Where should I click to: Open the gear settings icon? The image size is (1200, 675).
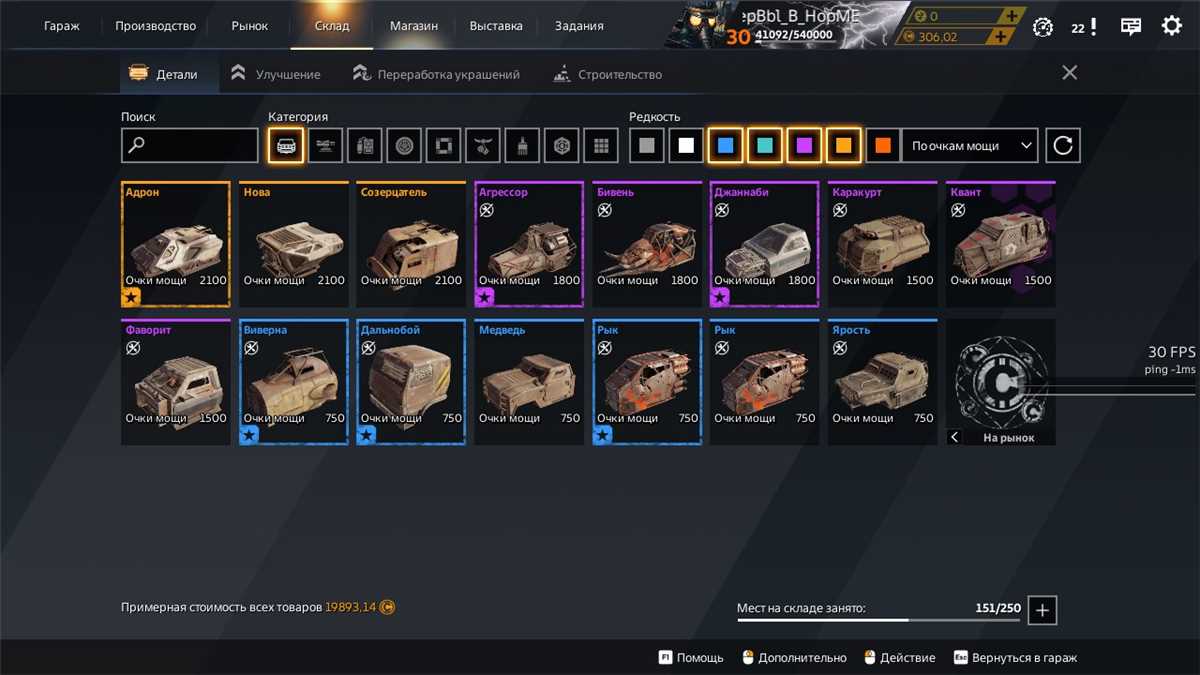click(1171, 27)
